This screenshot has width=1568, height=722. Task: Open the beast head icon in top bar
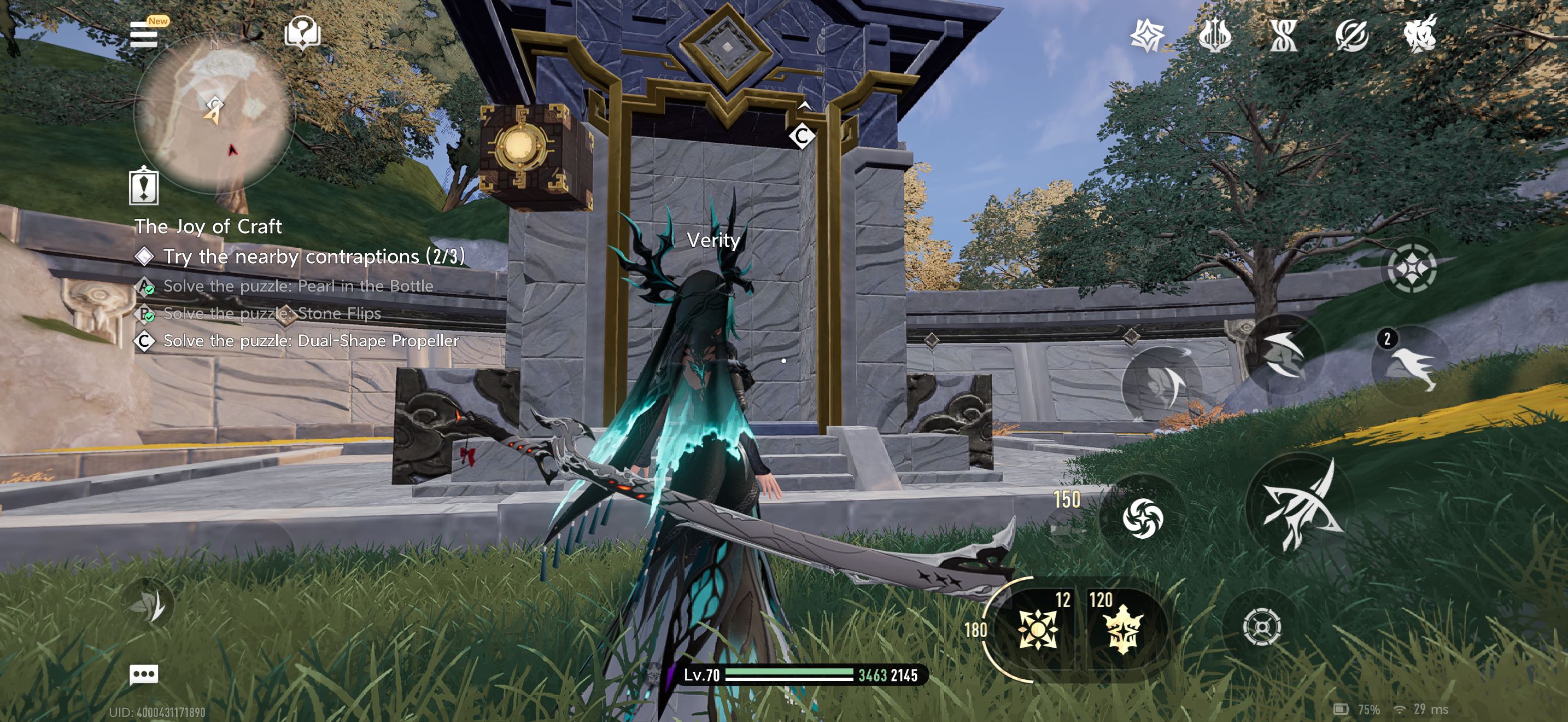coord(1419,34)
